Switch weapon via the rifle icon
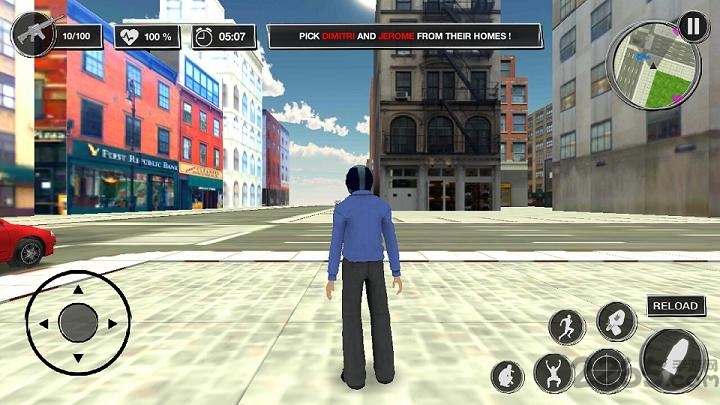 (31, 36)
